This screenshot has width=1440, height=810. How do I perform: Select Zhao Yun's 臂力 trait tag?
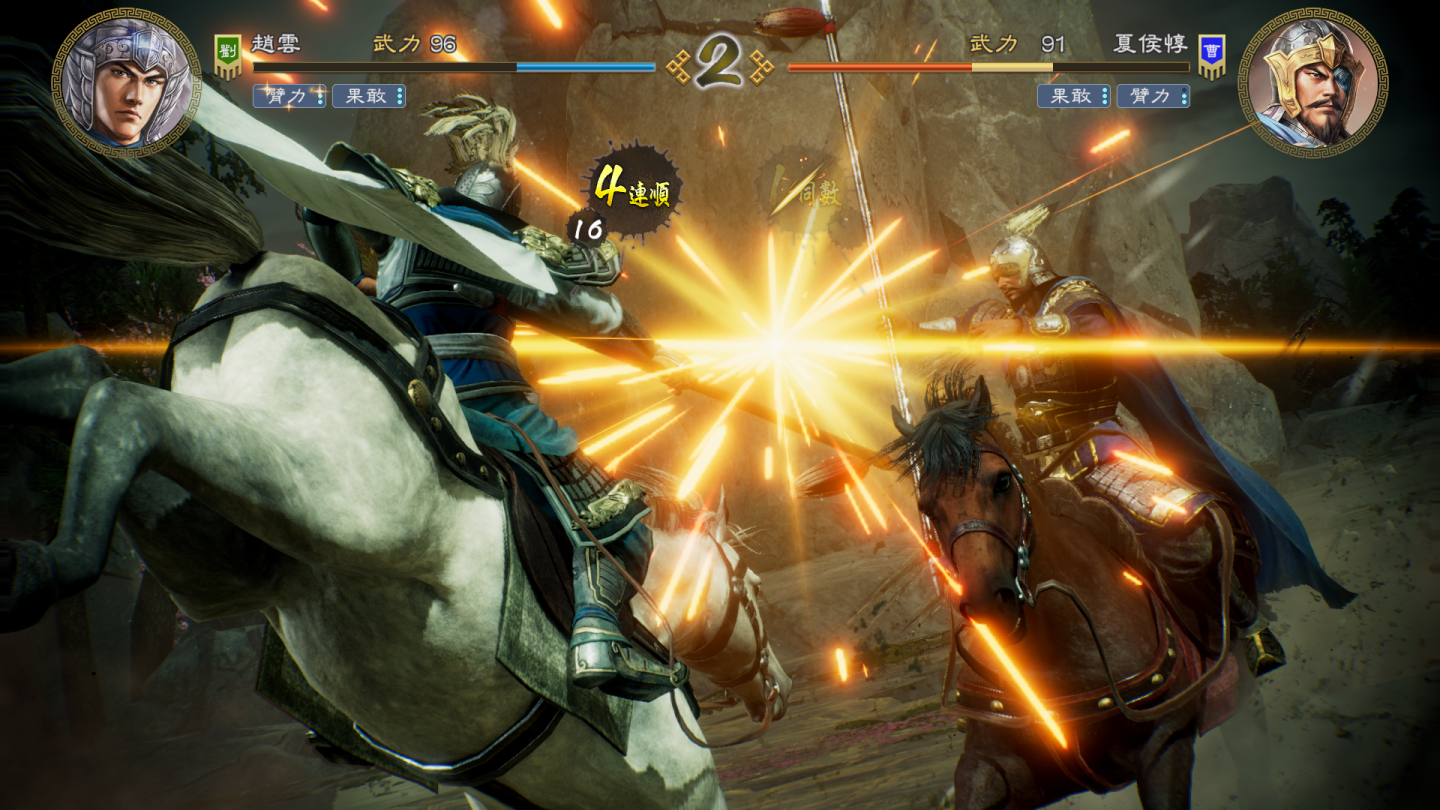point(289,96)
